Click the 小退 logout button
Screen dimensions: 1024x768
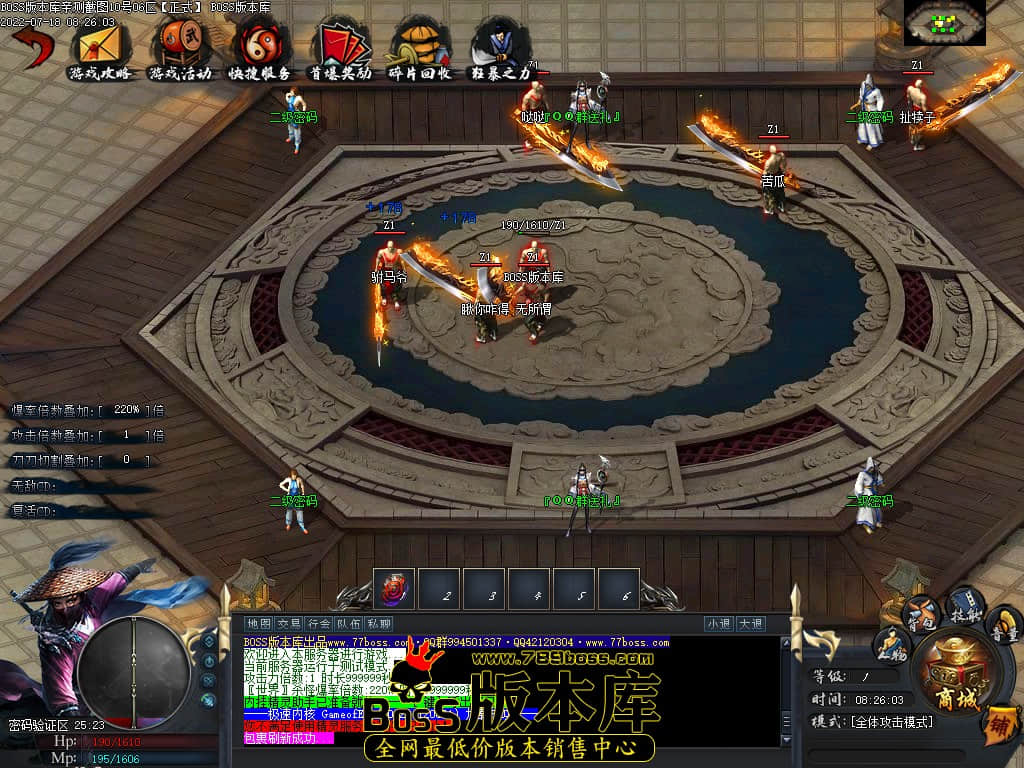pos(718,624)
